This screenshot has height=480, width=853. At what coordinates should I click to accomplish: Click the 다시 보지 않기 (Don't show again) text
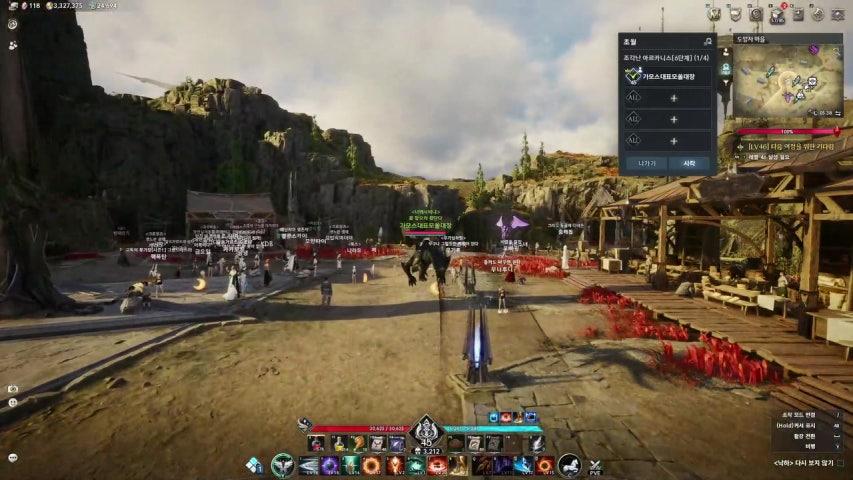pos(810,463)
